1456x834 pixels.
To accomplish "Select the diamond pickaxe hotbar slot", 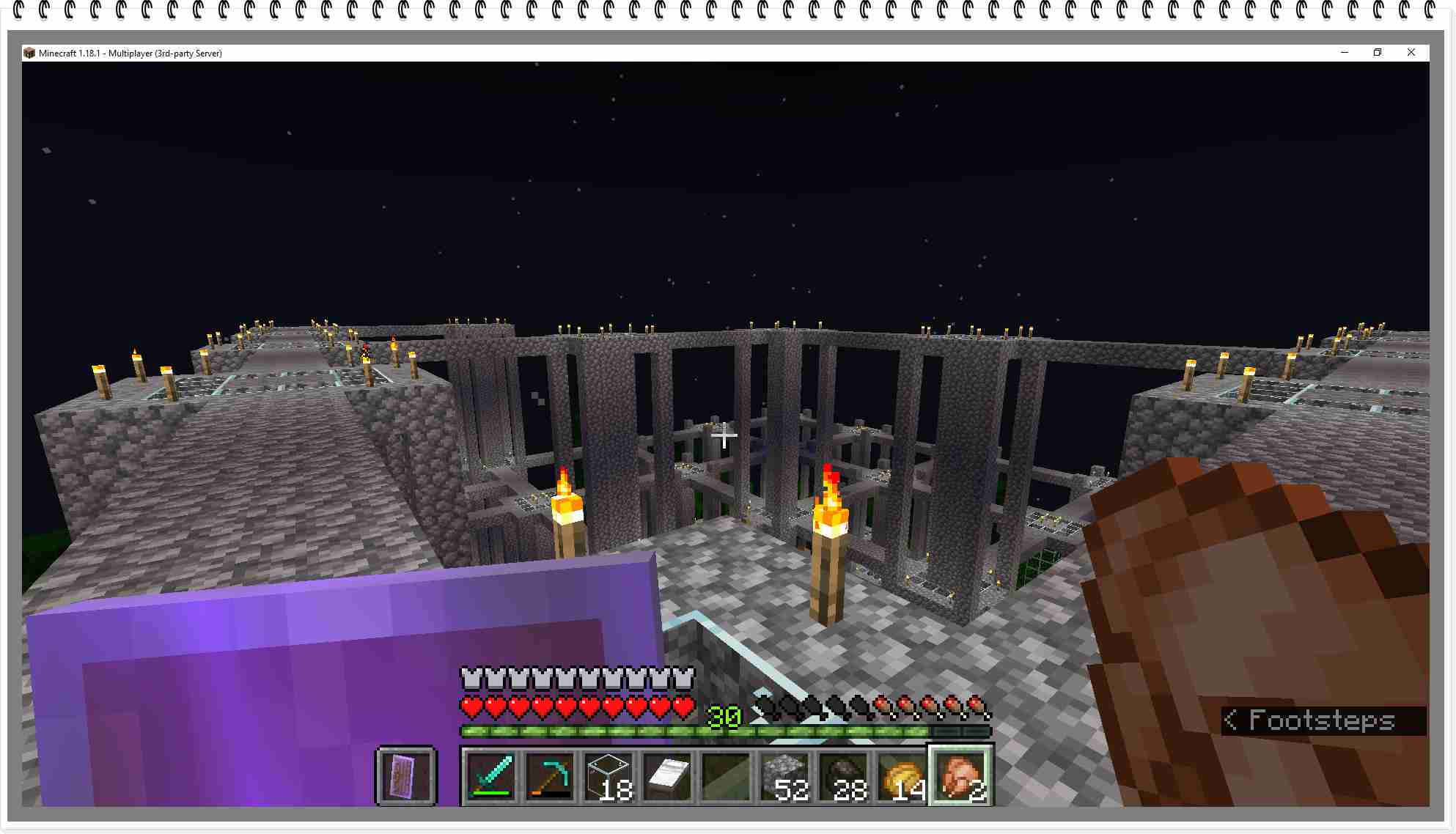I will pyautogui.click(x=549, y=776).
